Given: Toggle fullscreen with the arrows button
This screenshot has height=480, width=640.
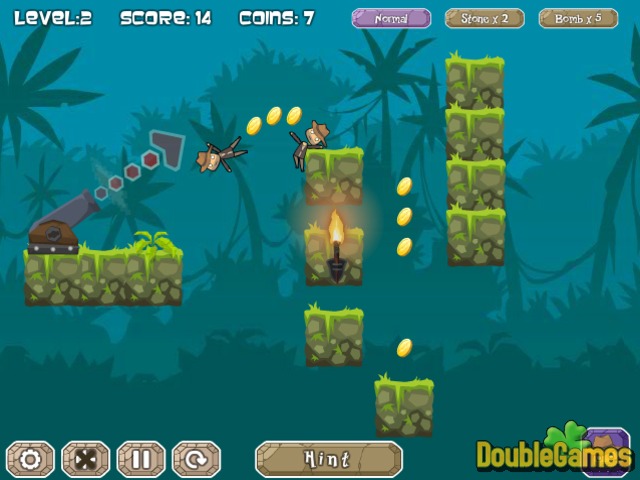Looking at the screenshot, I should tap(85, 459).
